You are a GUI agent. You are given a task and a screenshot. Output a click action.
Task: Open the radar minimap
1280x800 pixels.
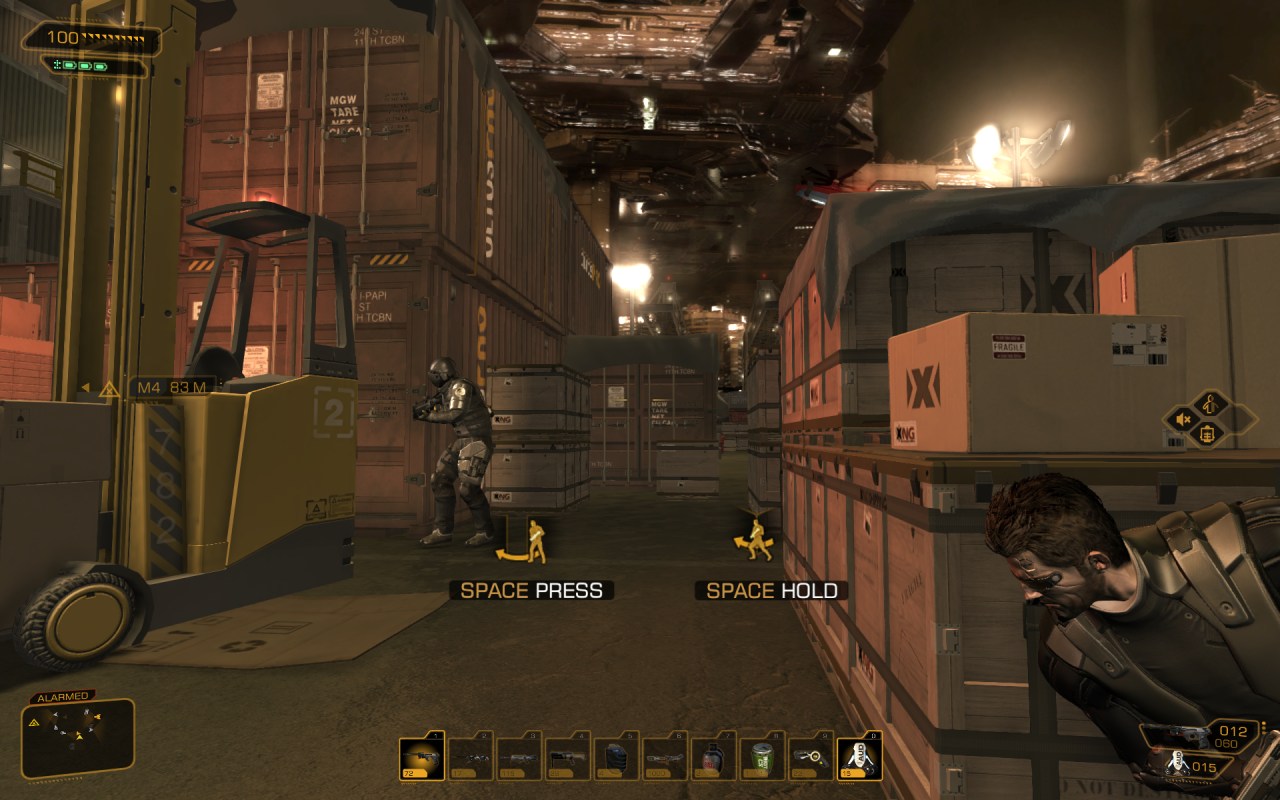(77, 738)
